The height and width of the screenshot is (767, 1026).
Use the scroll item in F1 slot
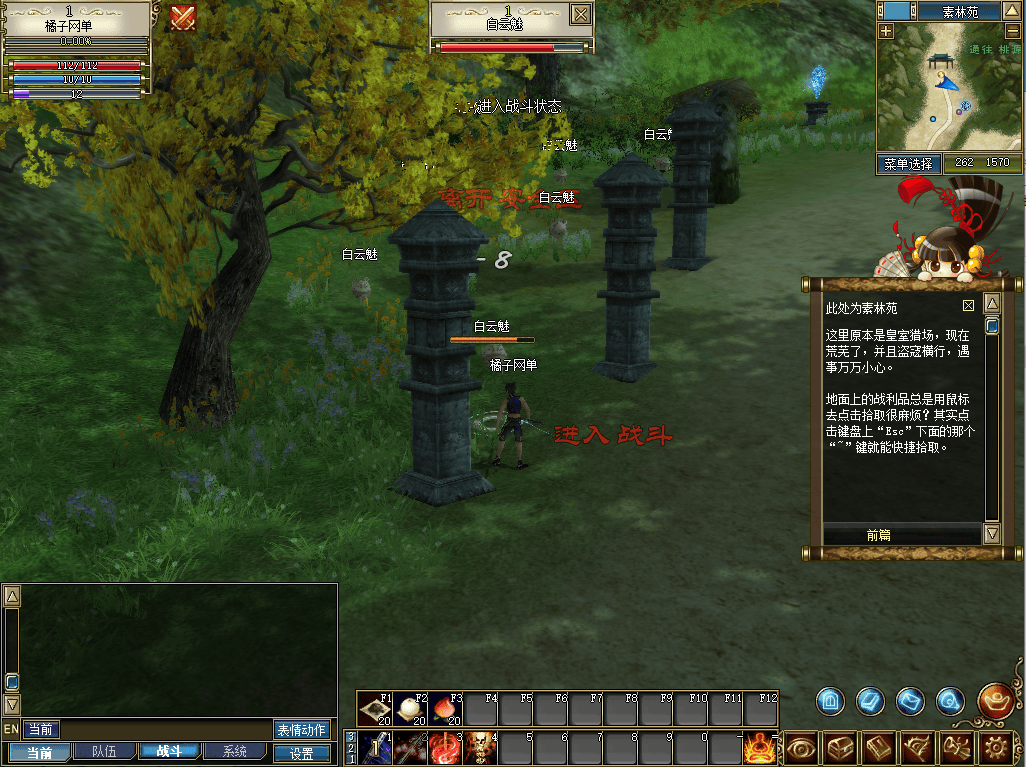coord(376,710)
